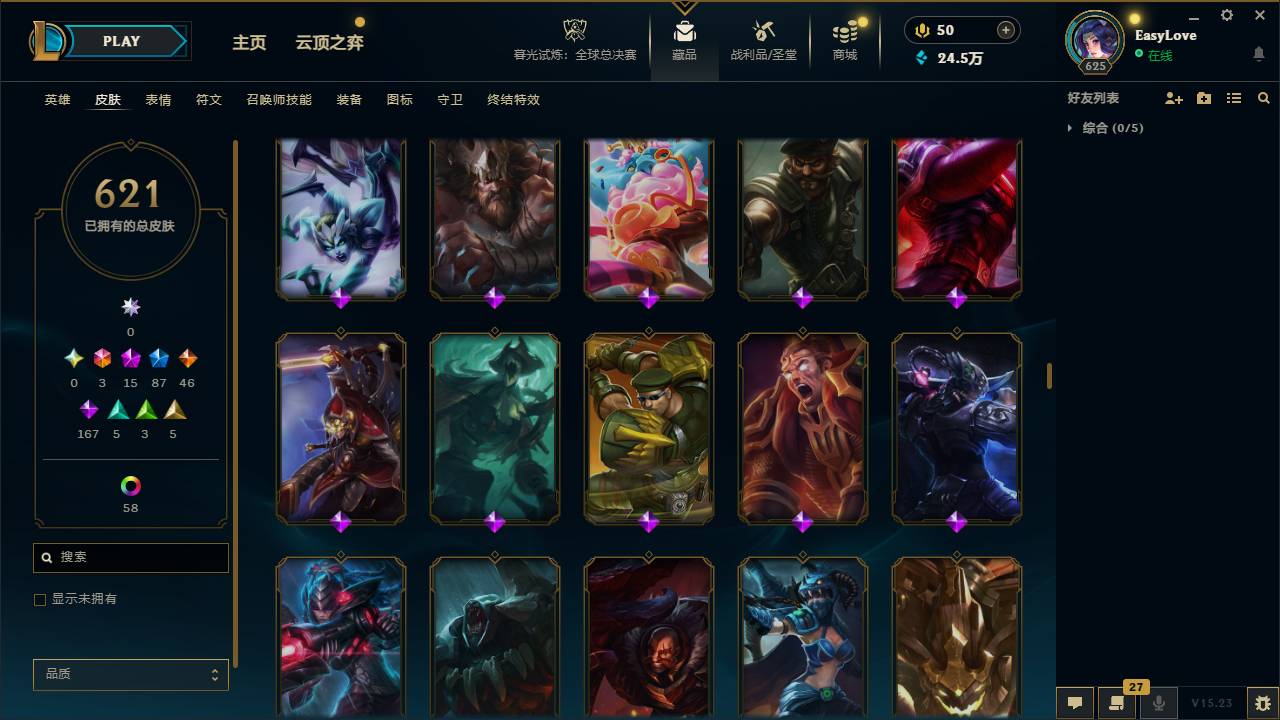Click the PLAY button
Viewport: 1280px width, 720px height.
(120, 41)
